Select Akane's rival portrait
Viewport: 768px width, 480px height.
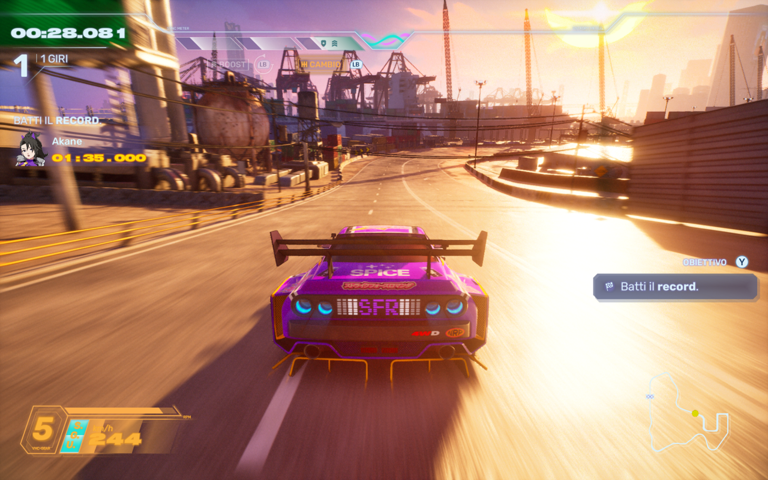click(30, 151)
